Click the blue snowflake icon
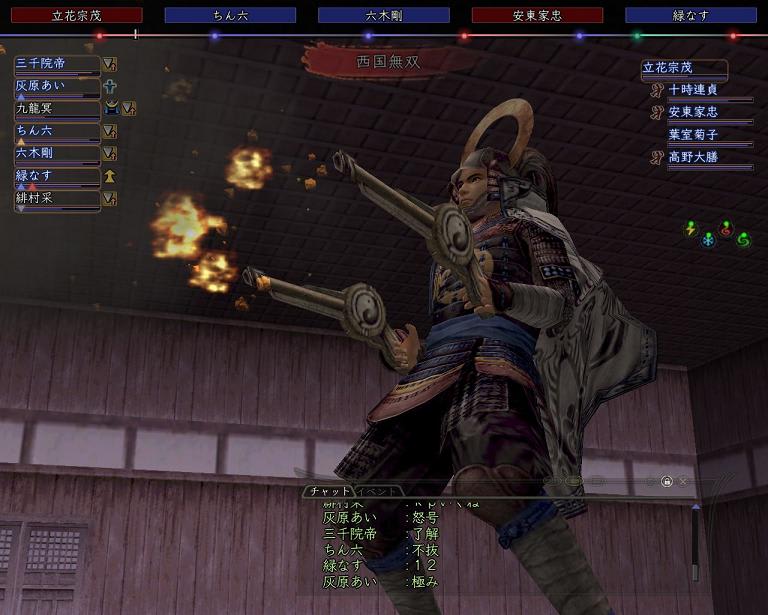Viewport: 768px width, 615px height. point(708,240)
